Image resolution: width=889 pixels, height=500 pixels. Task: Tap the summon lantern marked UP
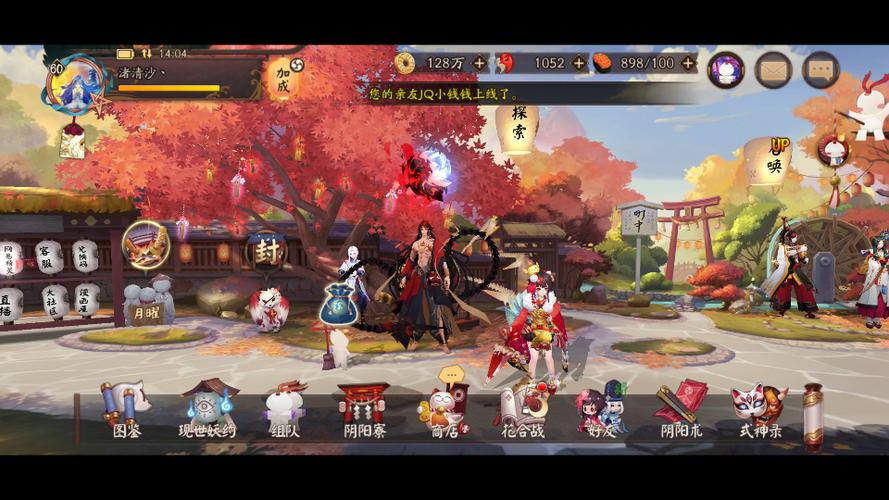point(772,160)
